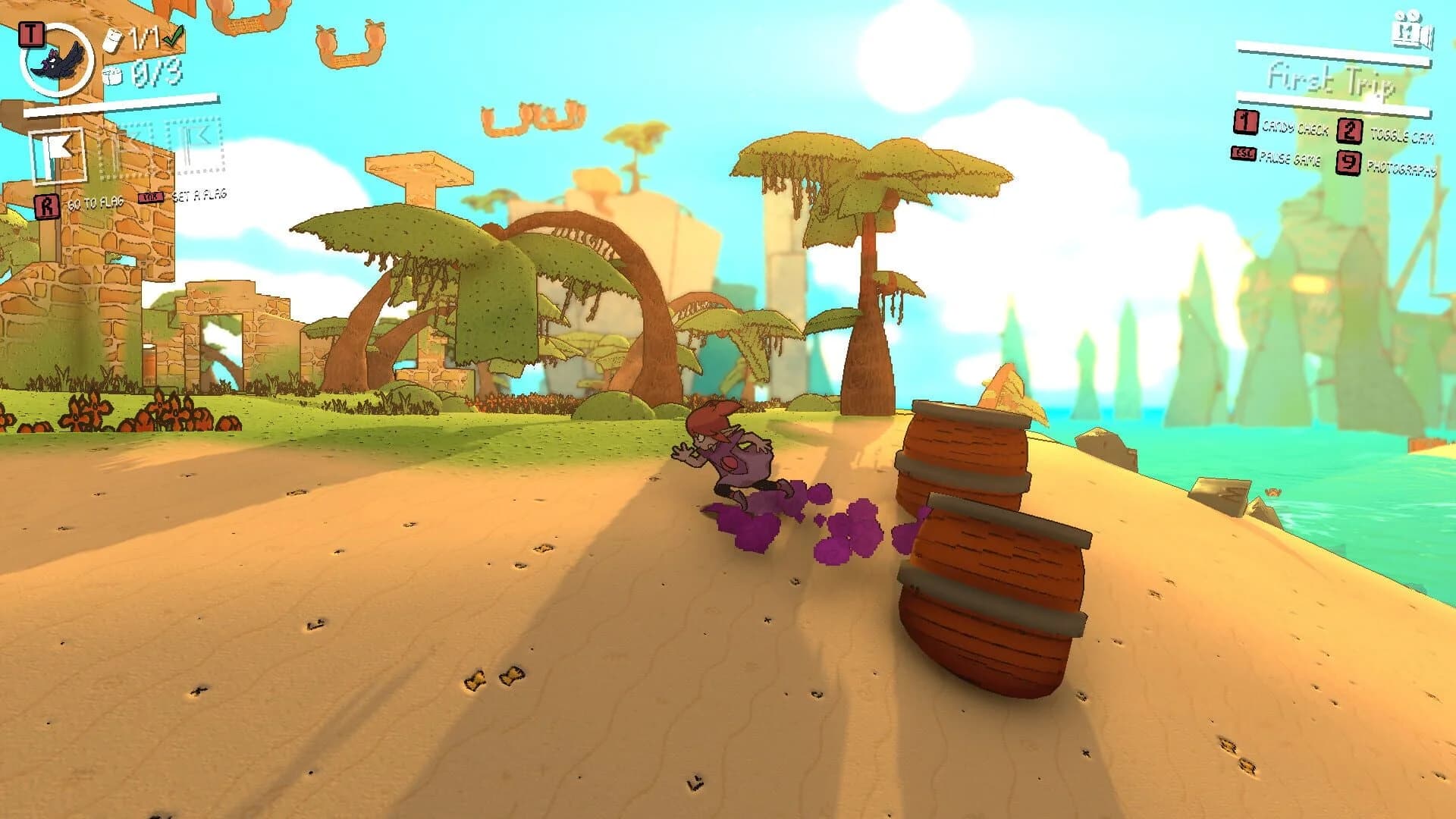Click the R key badge for Go To Flag

click(x=48, y=203)
